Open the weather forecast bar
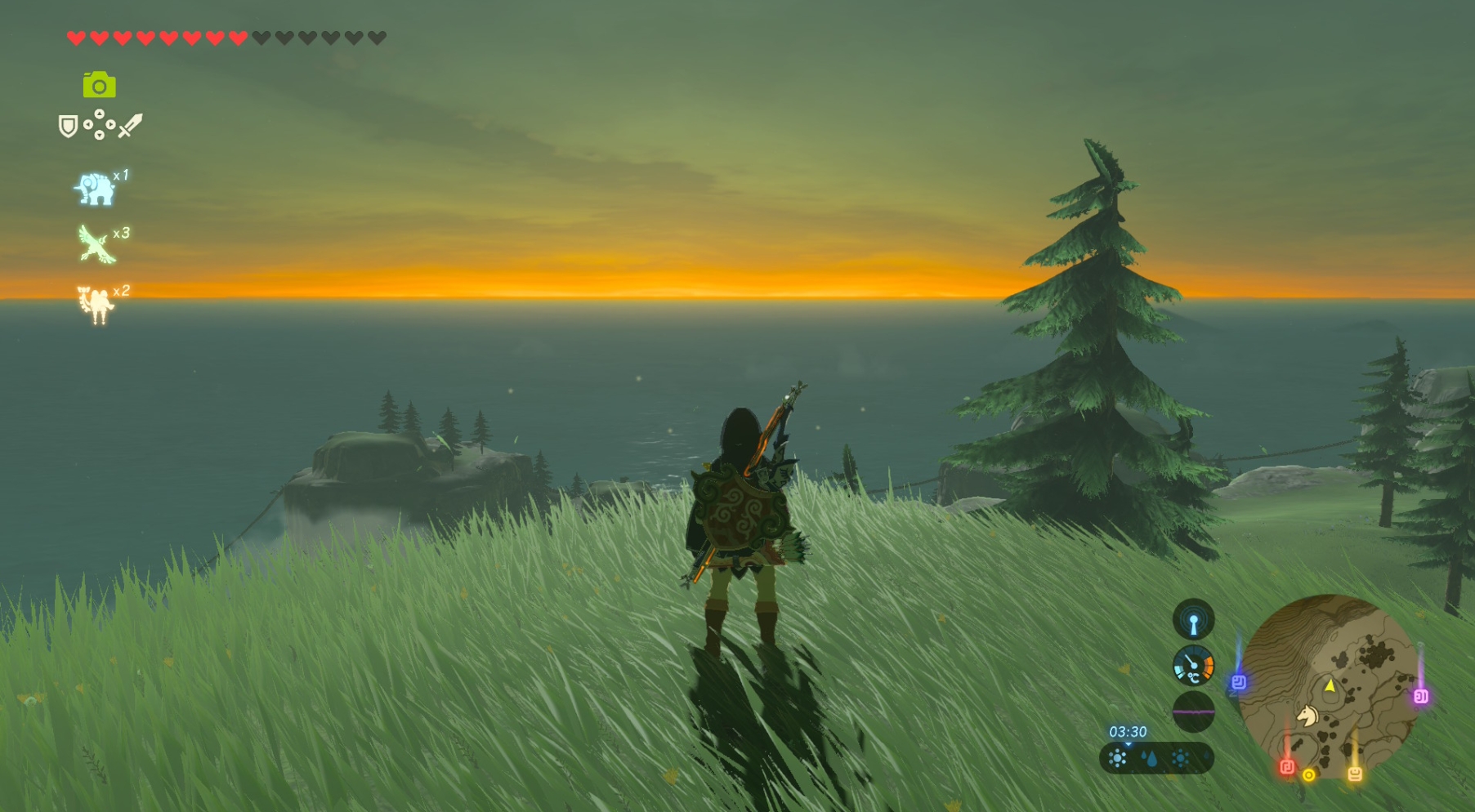1475x812 pixels. click(x=1155, y=758)
